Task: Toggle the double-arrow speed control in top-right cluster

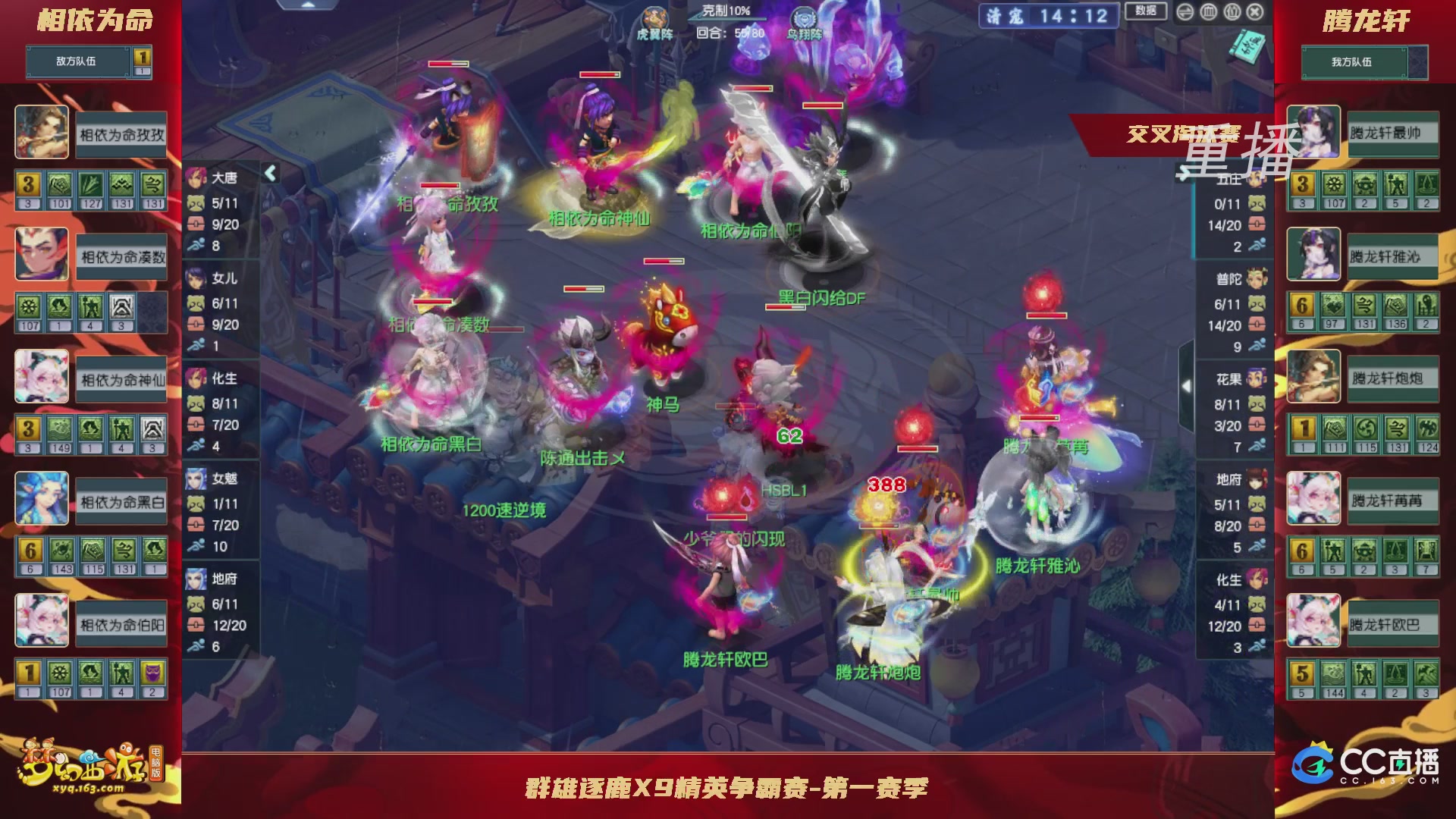Action: coord(1184,12)
